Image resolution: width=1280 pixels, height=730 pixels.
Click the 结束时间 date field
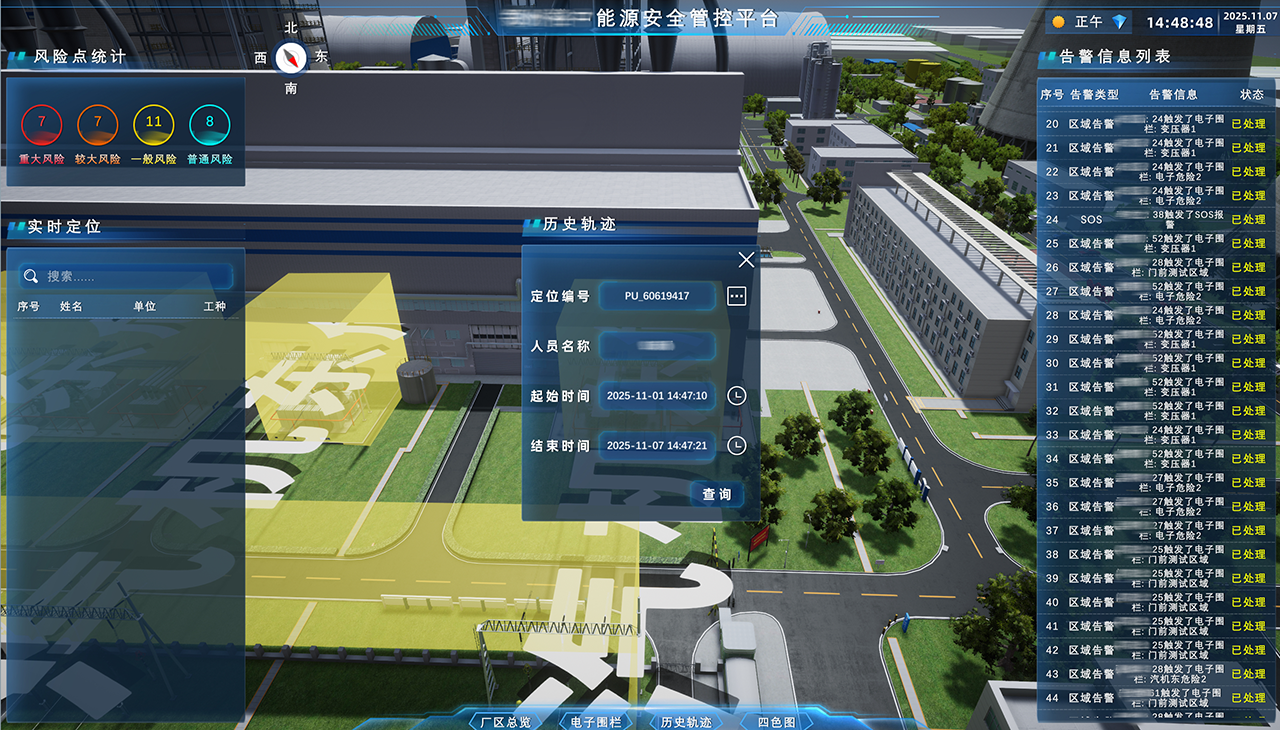pos(657,445)
